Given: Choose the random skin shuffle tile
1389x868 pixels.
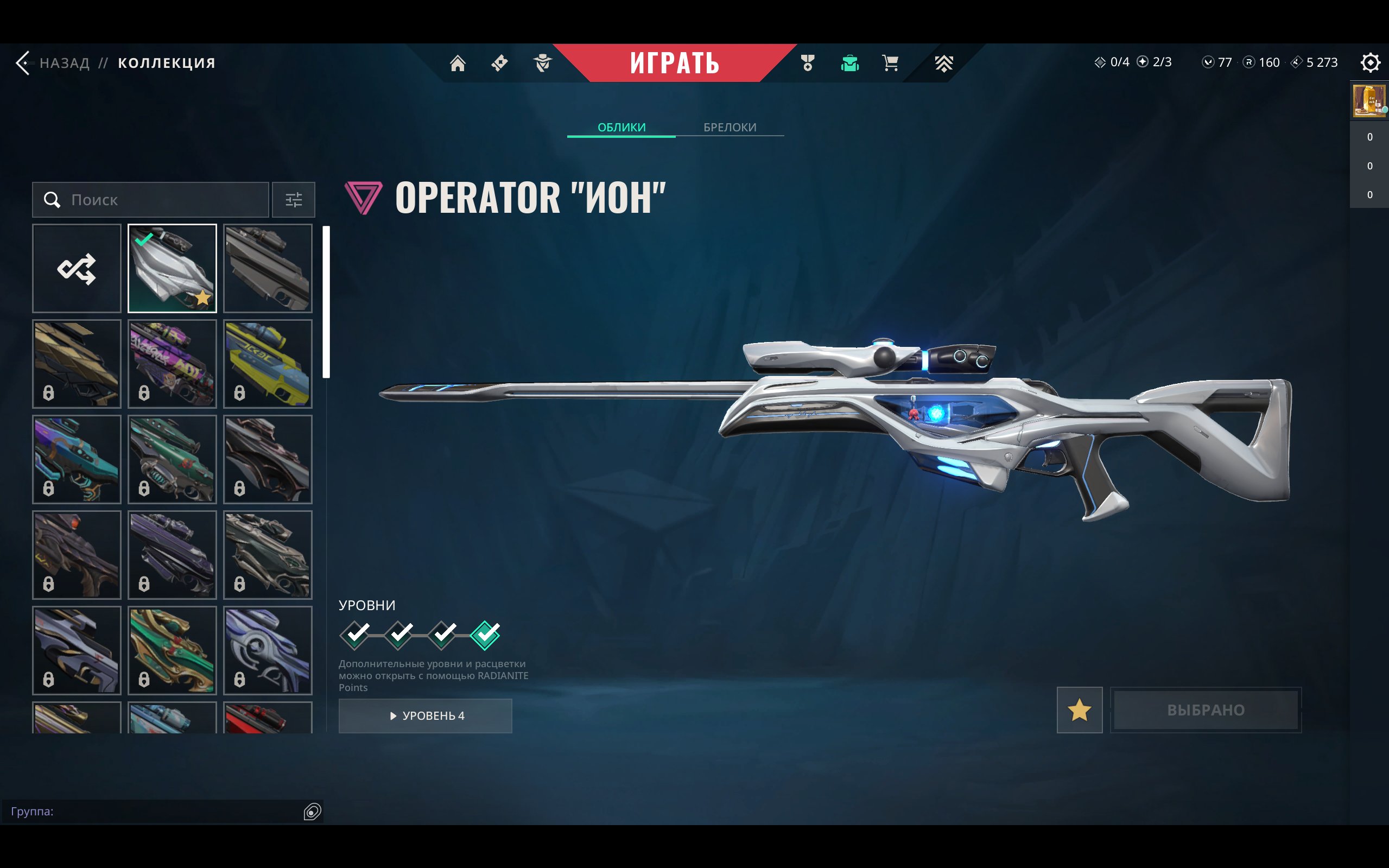Looking at the screenshot, I should pos(77,268).
